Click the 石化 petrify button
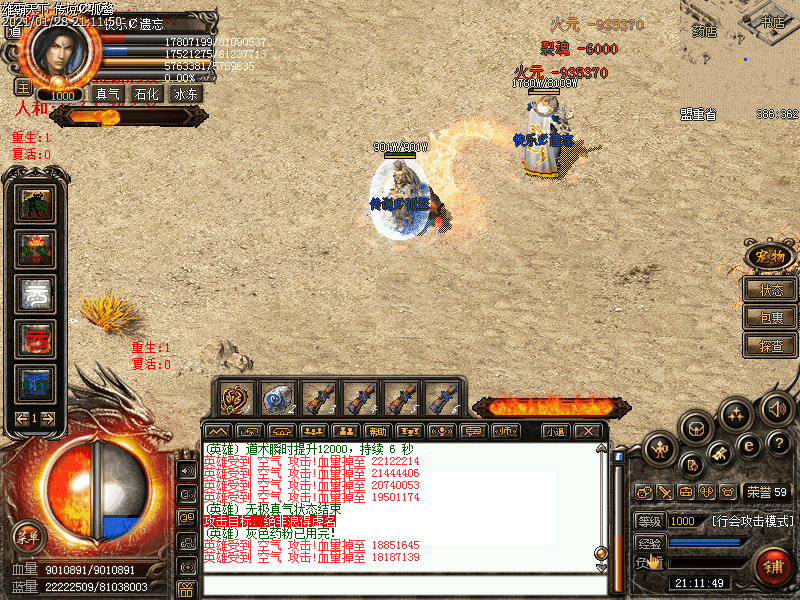 click(146, 94)
